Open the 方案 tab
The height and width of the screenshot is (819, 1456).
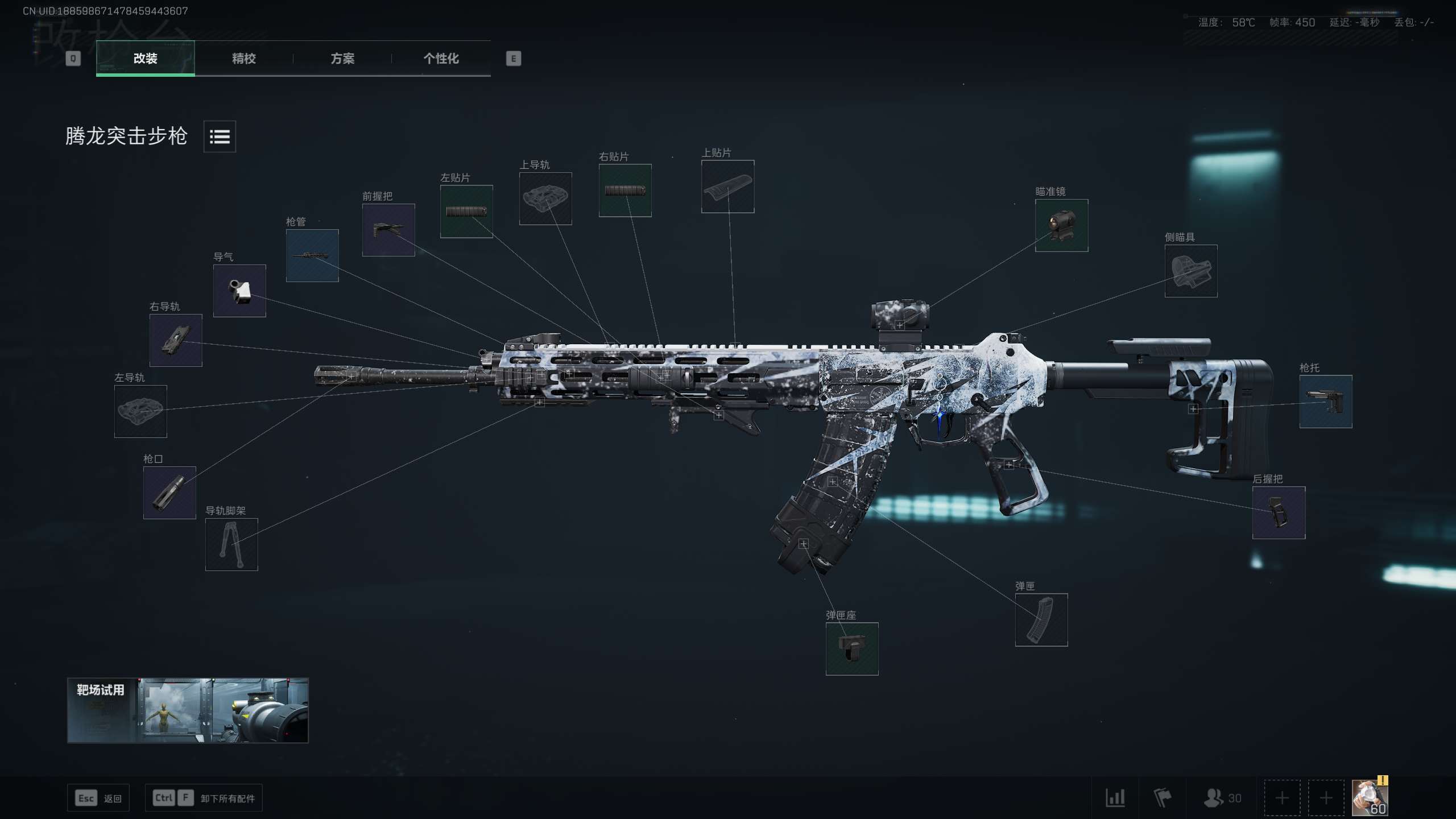[x=342, y=58]
